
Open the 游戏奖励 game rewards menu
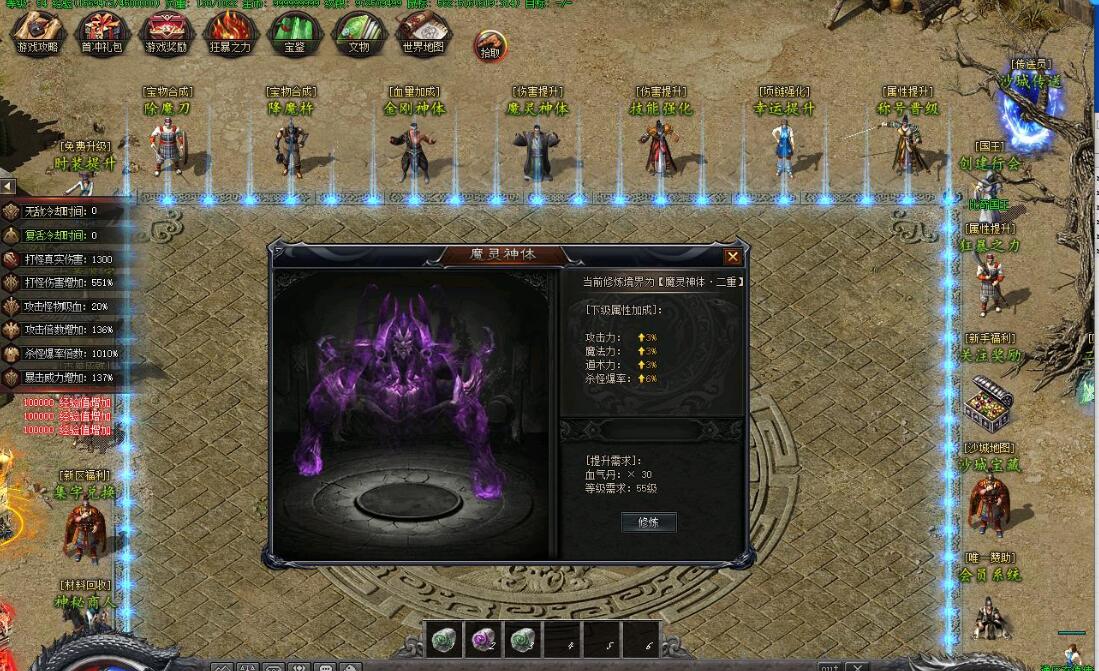167,33
